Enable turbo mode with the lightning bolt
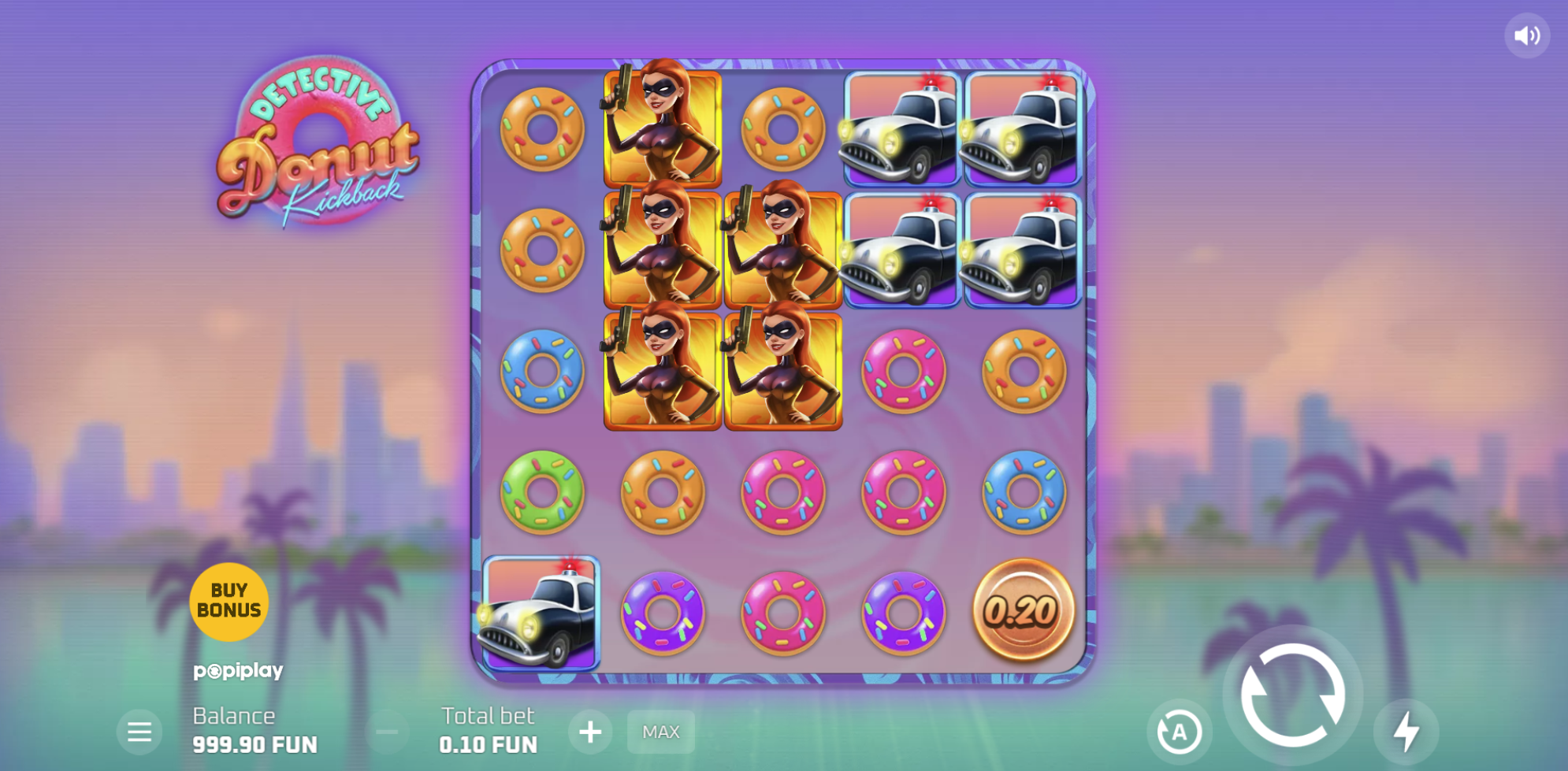 pyautogui.click(x=1406, y=732)
